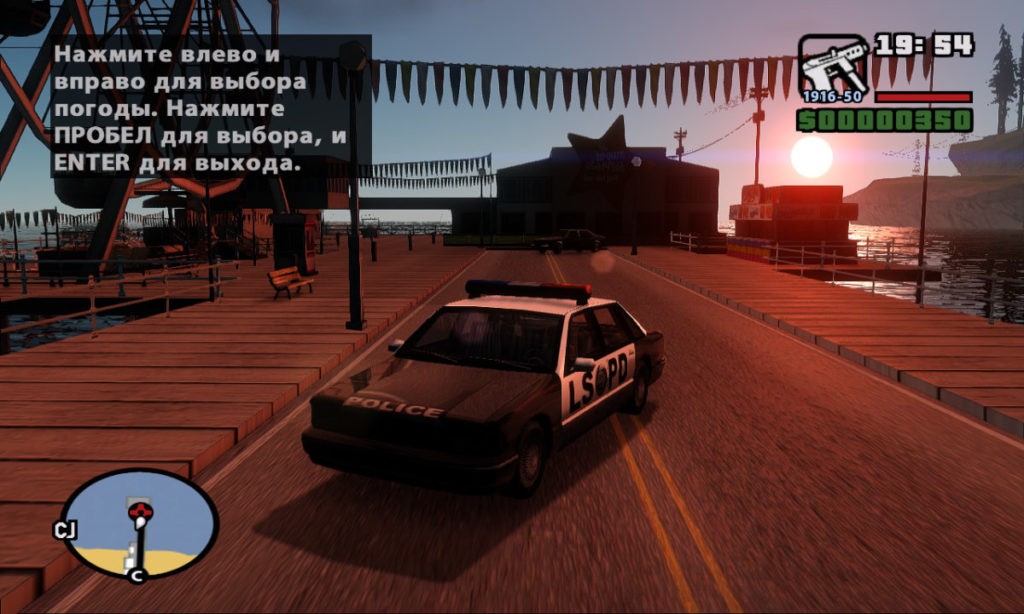Select the C blip at the radar's bottom

[x=137, y=574]
